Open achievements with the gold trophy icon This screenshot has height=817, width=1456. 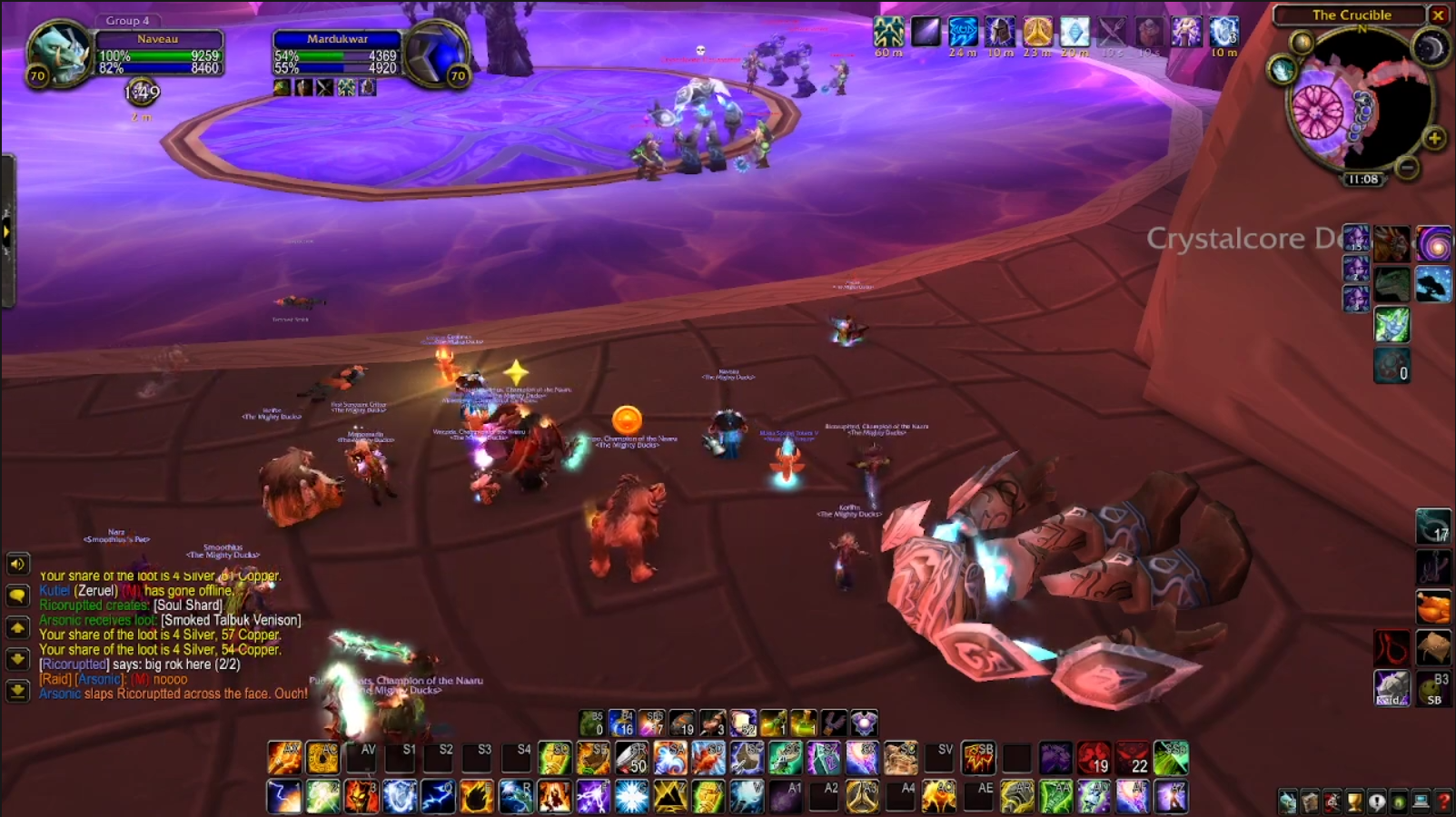(x=1354, y=802)
